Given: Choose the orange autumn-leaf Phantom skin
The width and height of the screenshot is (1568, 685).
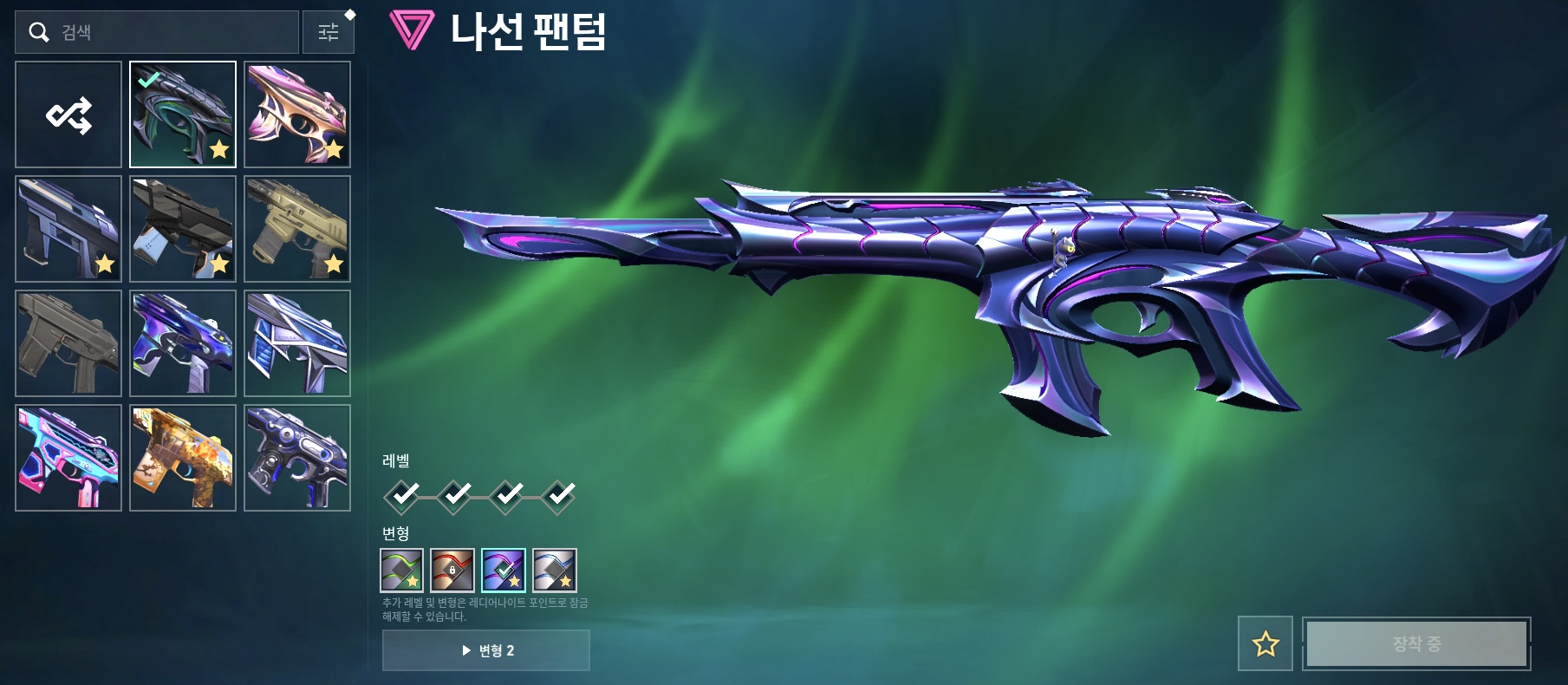Looking at the screenshot, I should click(183, 458).
